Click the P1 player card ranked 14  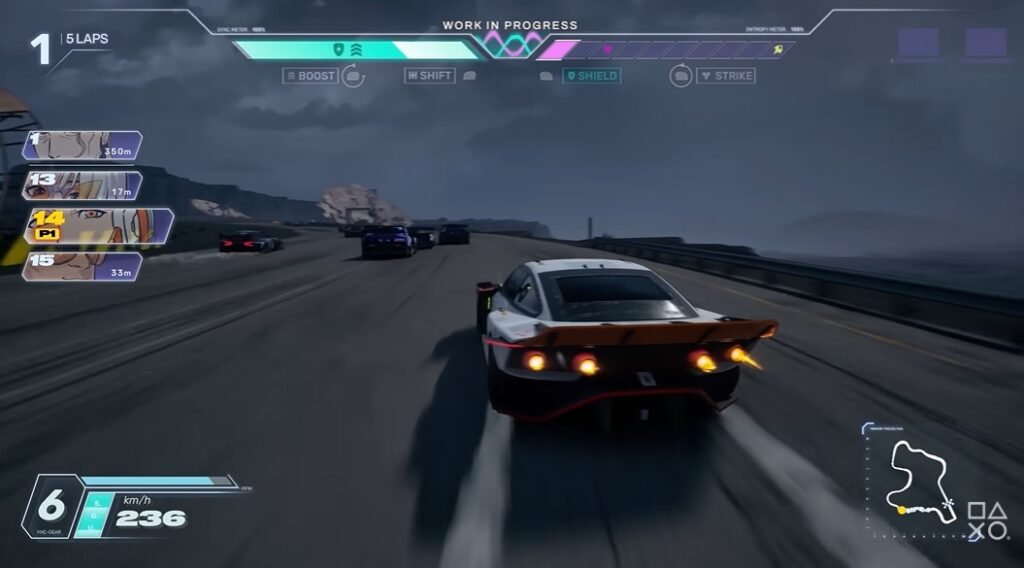pyautogui.click(x=98, y=226)
